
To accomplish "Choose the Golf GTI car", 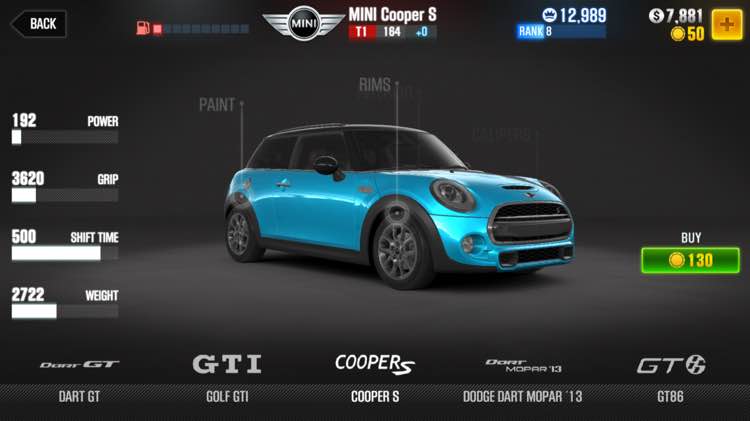I will click(226, 378).
